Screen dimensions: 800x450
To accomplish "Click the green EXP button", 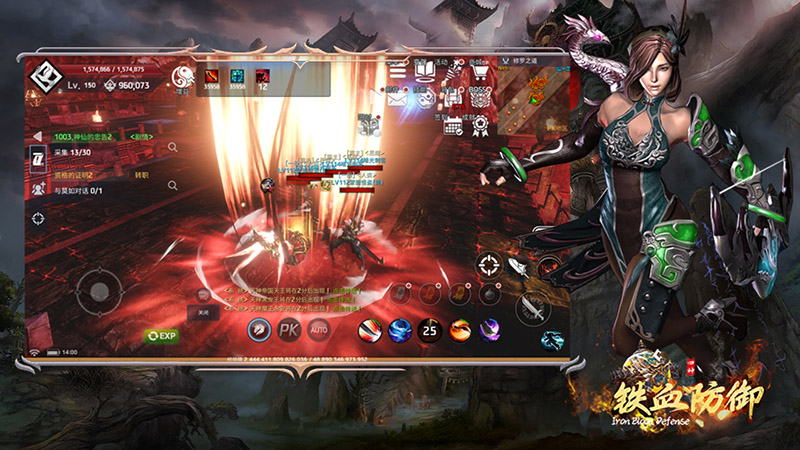I will (x=160, y=336).
